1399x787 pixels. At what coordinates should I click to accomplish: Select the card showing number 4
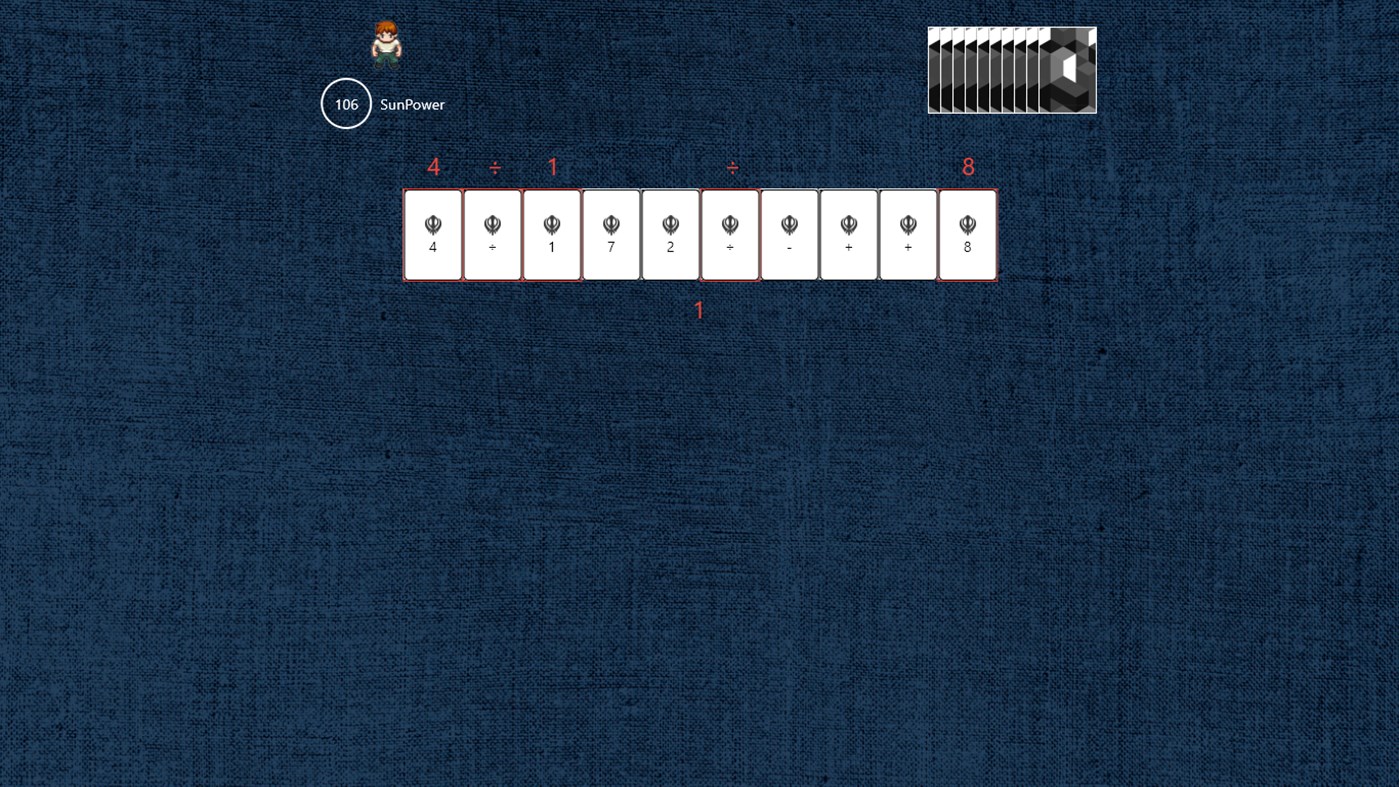coord(433,234)
